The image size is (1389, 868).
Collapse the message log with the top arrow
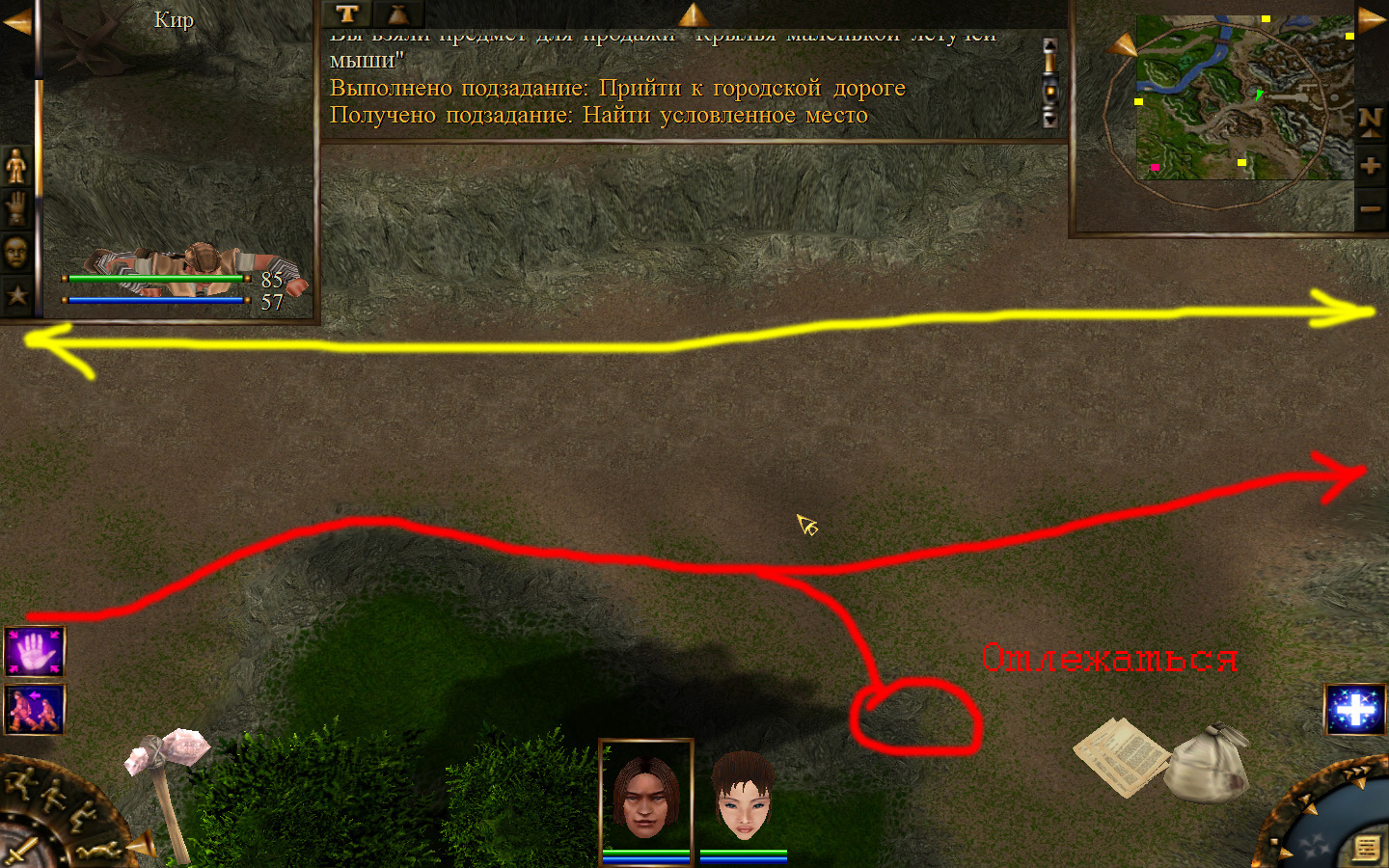coord(693,14)
